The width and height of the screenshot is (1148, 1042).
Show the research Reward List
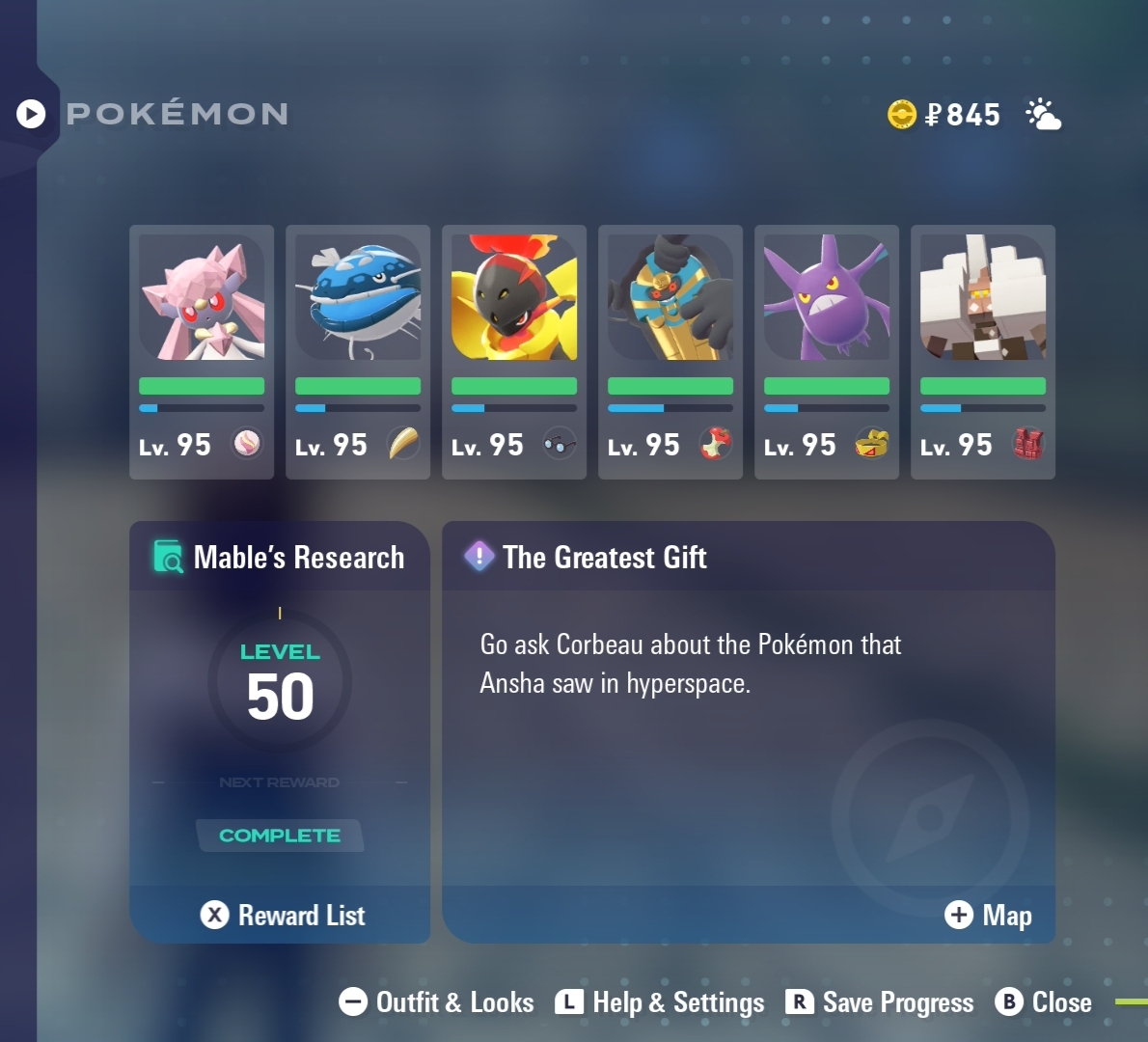pyautogui.click(x=282, y=915)
